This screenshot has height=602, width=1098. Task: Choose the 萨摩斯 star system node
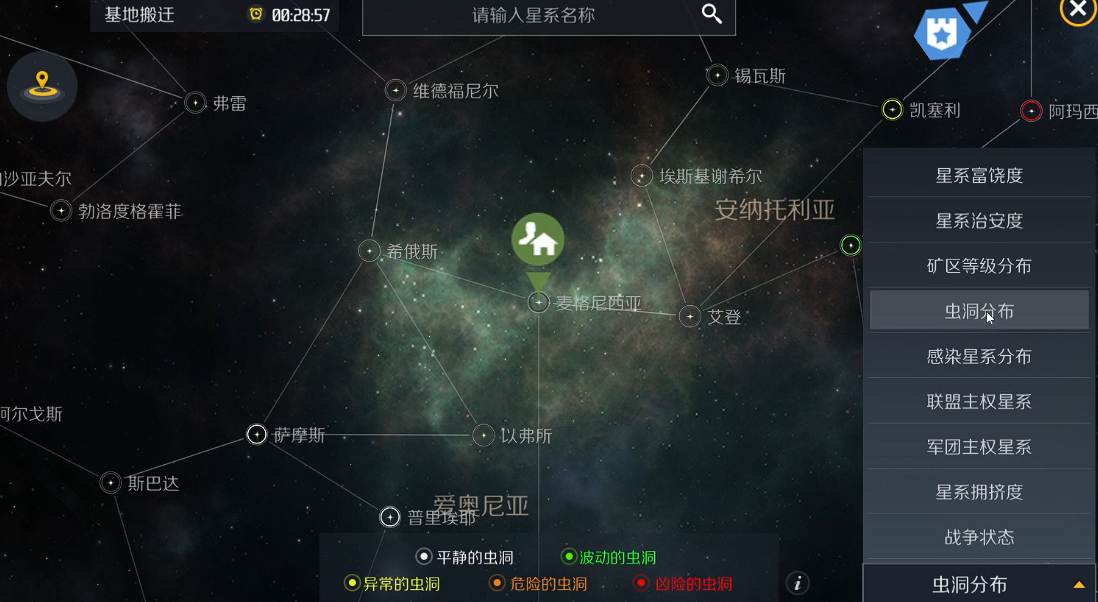click(x=257, y=435)
